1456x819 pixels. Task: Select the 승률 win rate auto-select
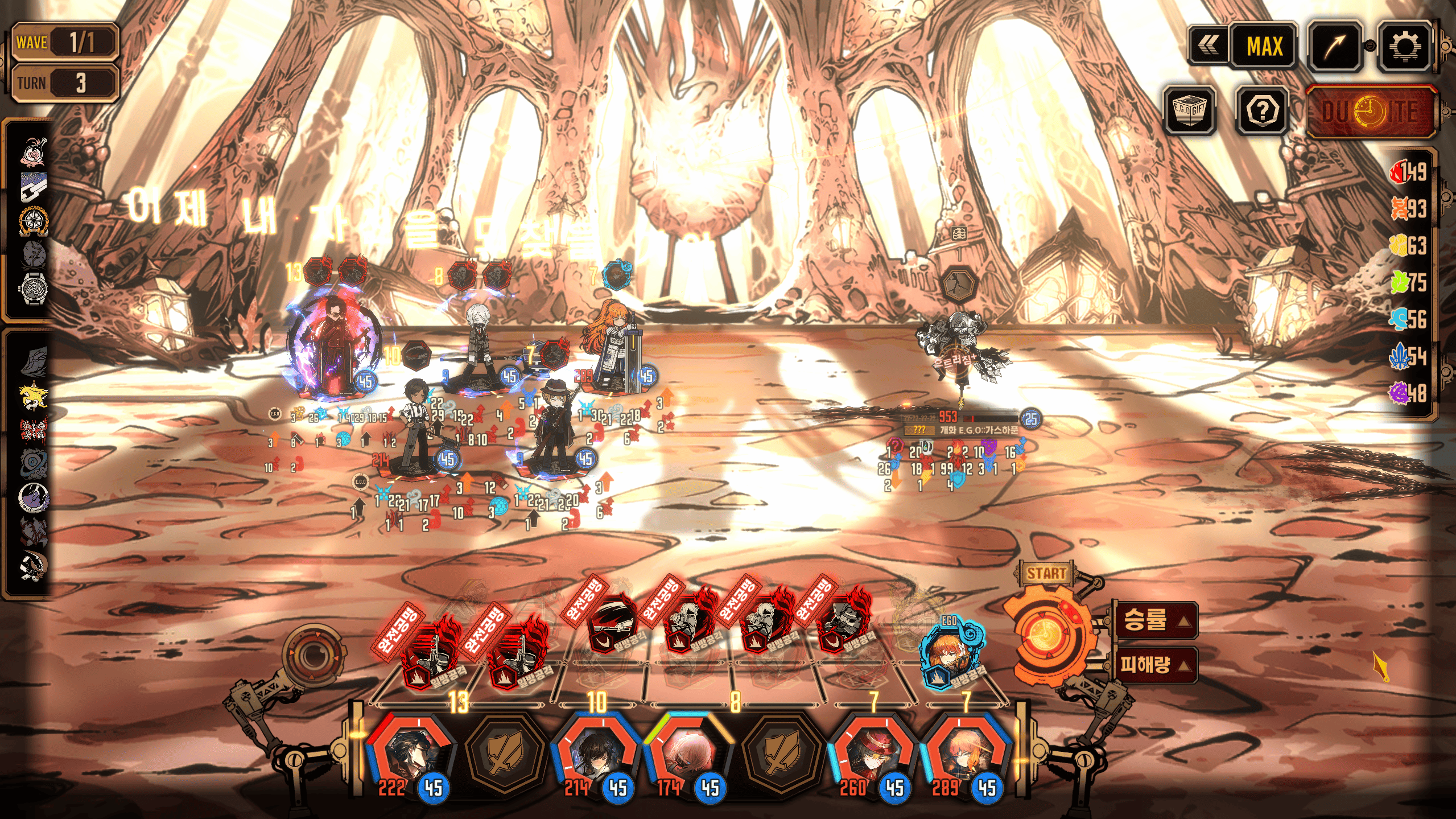coord(1154,619)
